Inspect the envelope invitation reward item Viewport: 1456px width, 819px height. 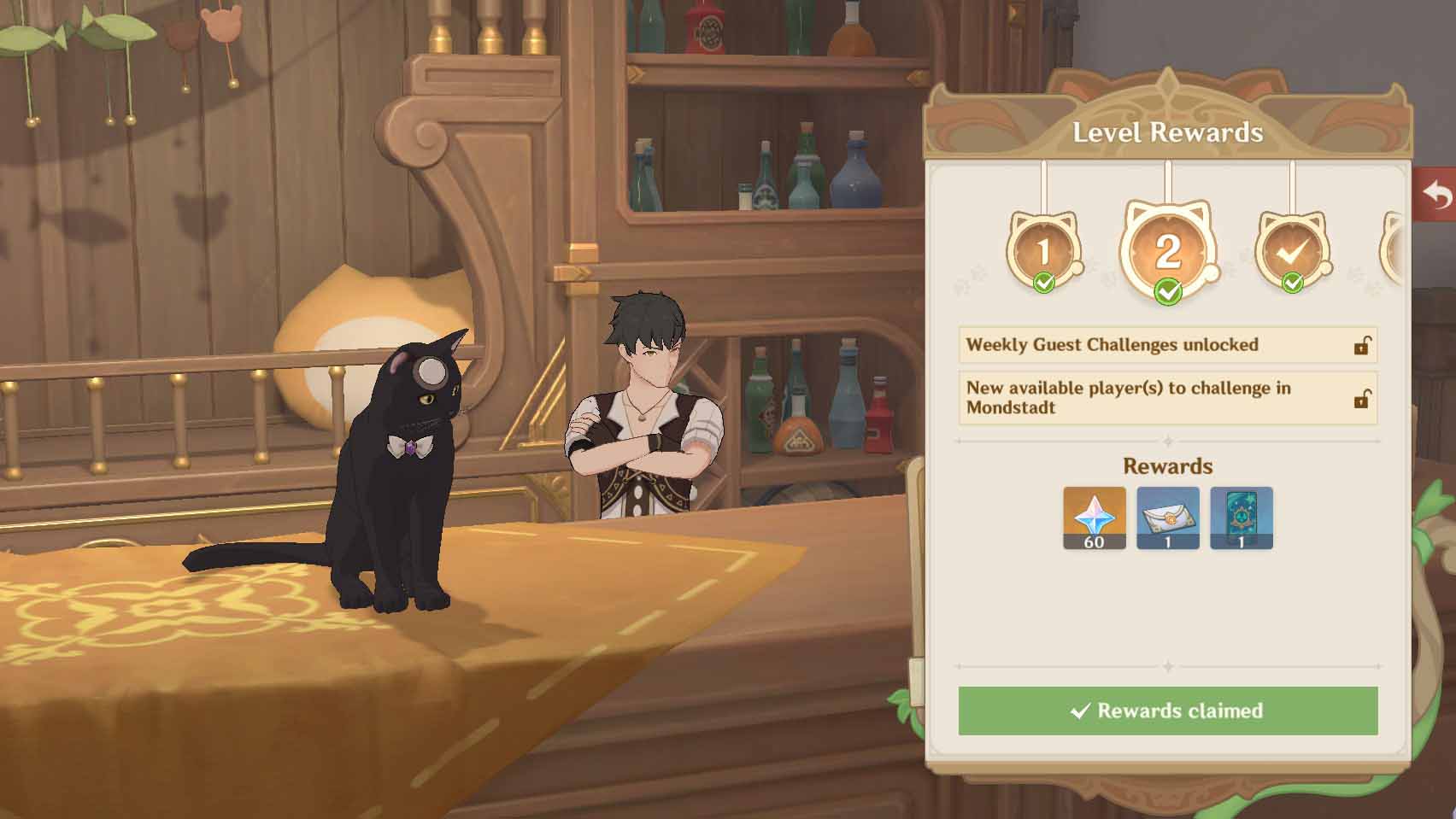pos(1167,518)
